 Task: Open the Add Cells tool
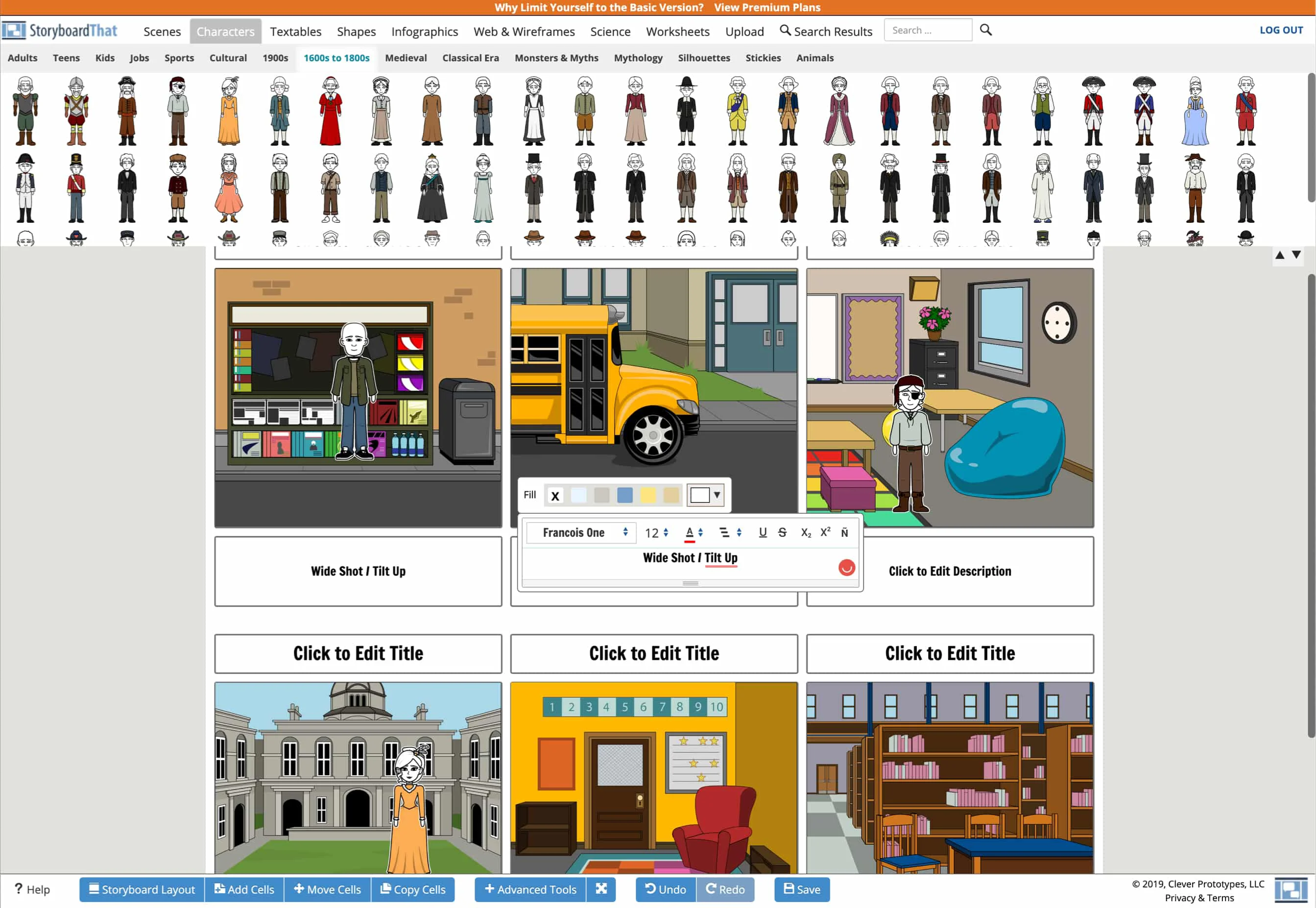244,889
